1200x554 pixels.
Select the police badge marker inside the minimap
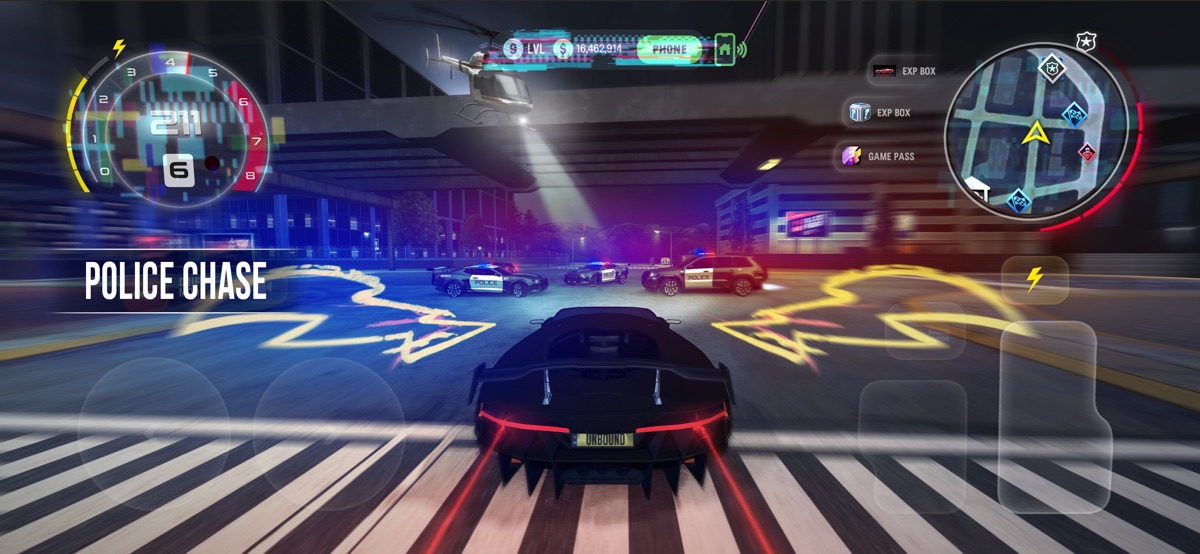pyautogui.click(x=1051, y=68)
